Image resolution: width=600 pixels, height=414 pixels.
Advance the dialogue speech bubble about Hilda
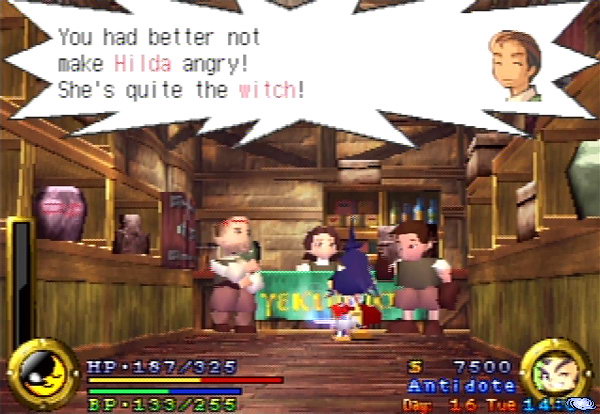180,64
